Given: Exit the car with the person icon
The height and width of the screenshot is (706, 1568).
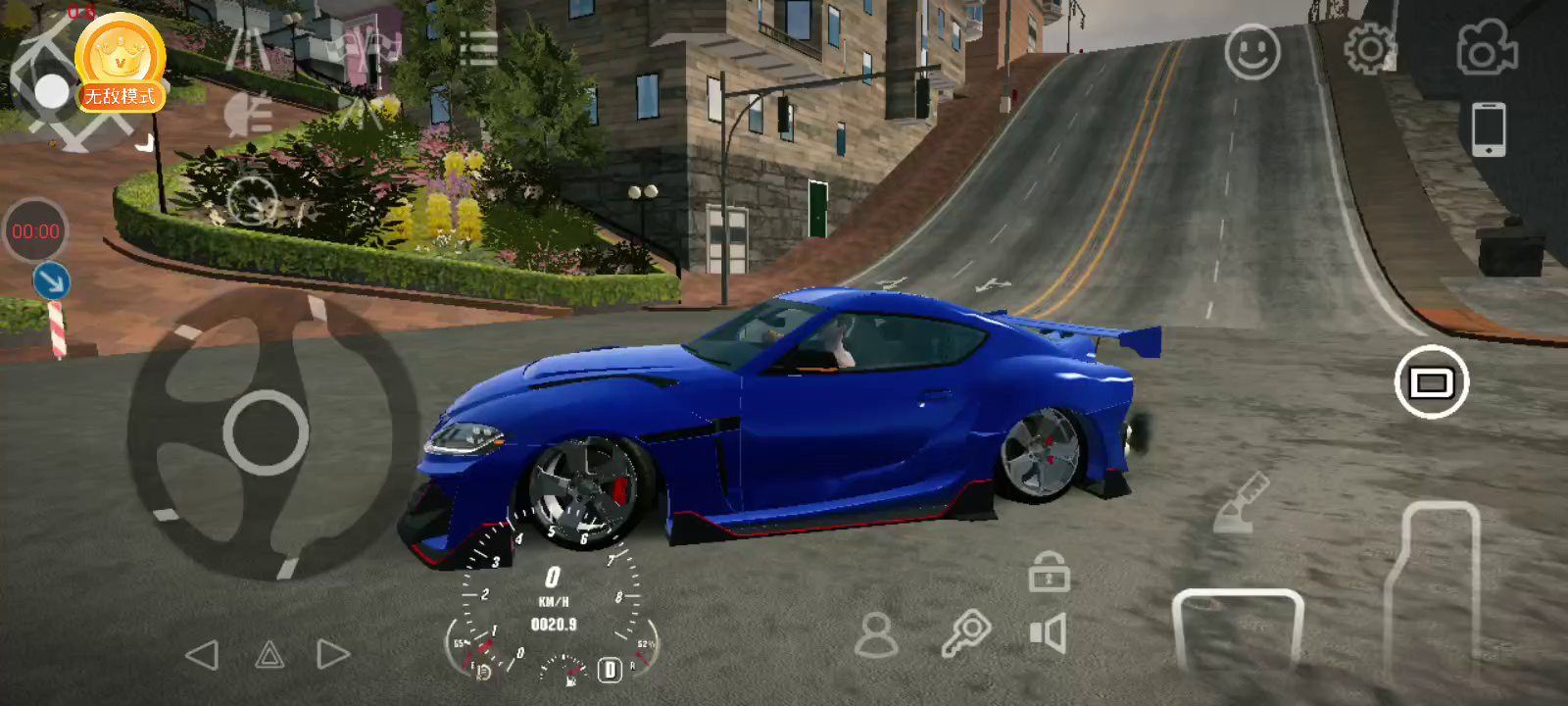Looking at the screenshot, I should [876, 635].
